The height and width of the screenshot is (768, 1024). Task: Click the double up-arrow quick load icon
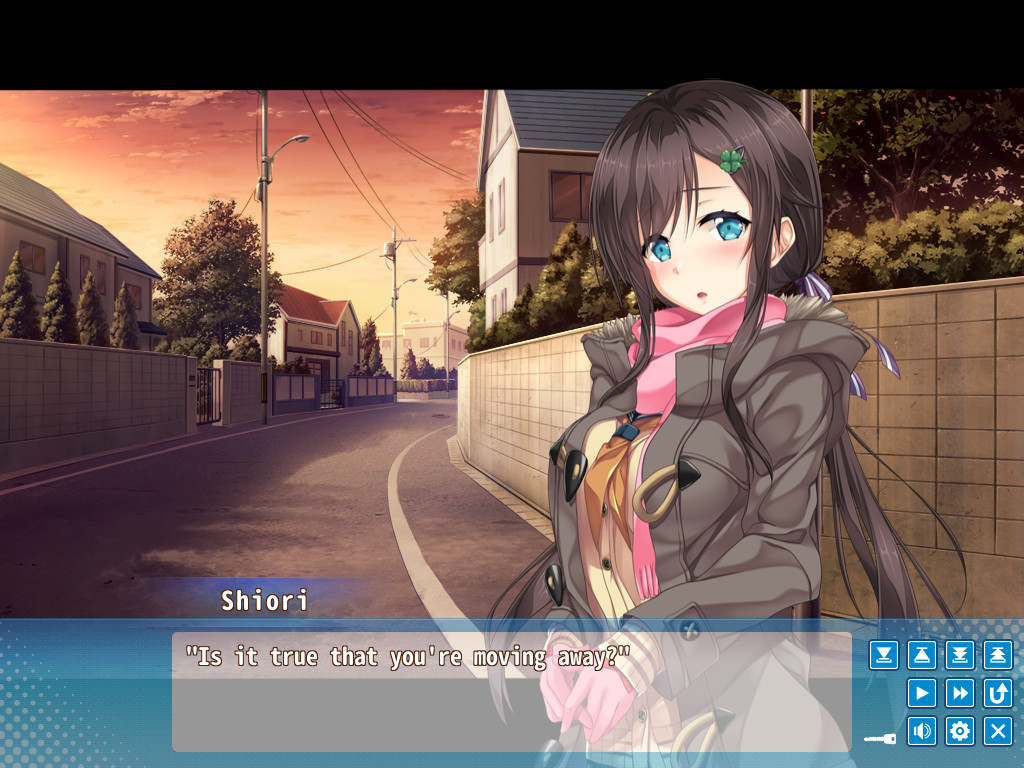(x=998, y=655)
